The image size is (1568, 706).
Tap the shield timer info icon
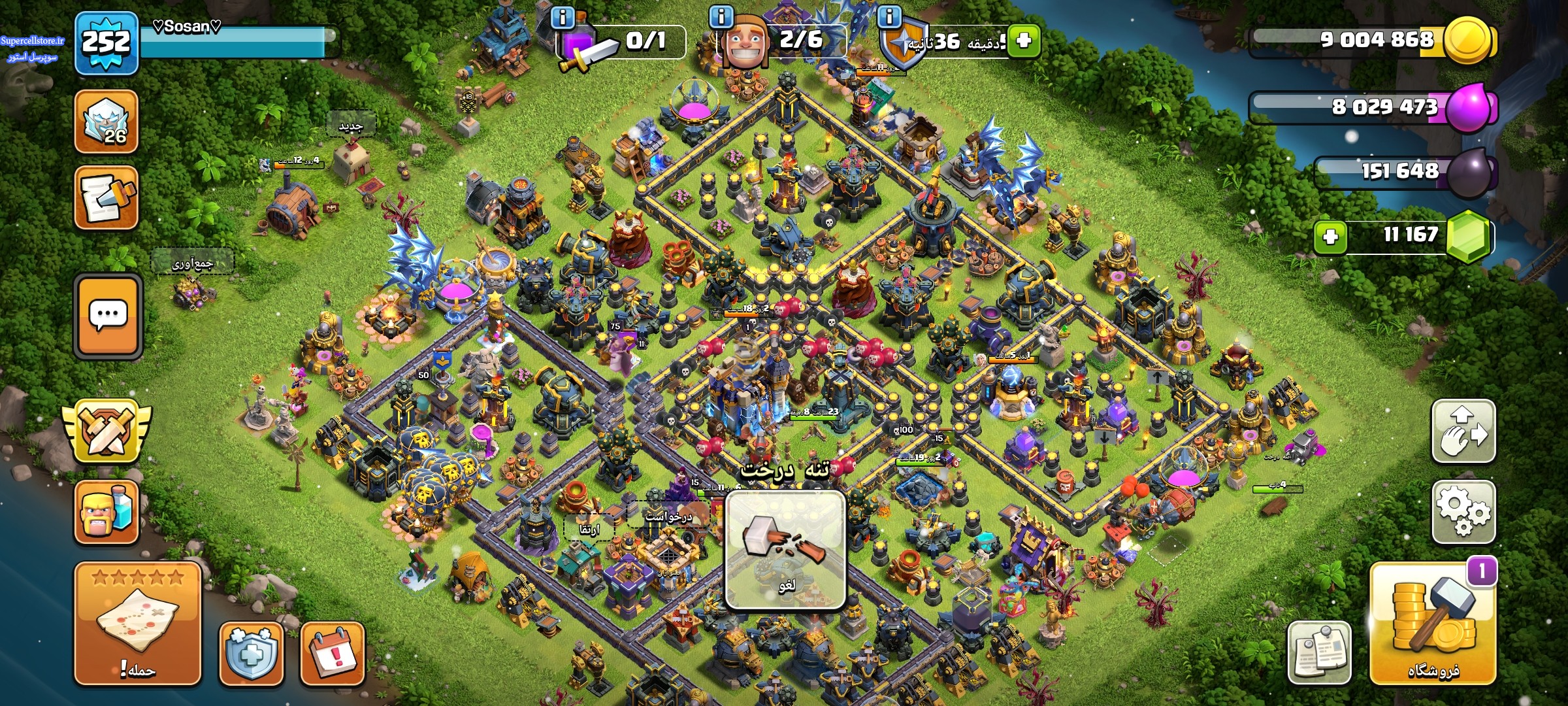tap(889, 16)
